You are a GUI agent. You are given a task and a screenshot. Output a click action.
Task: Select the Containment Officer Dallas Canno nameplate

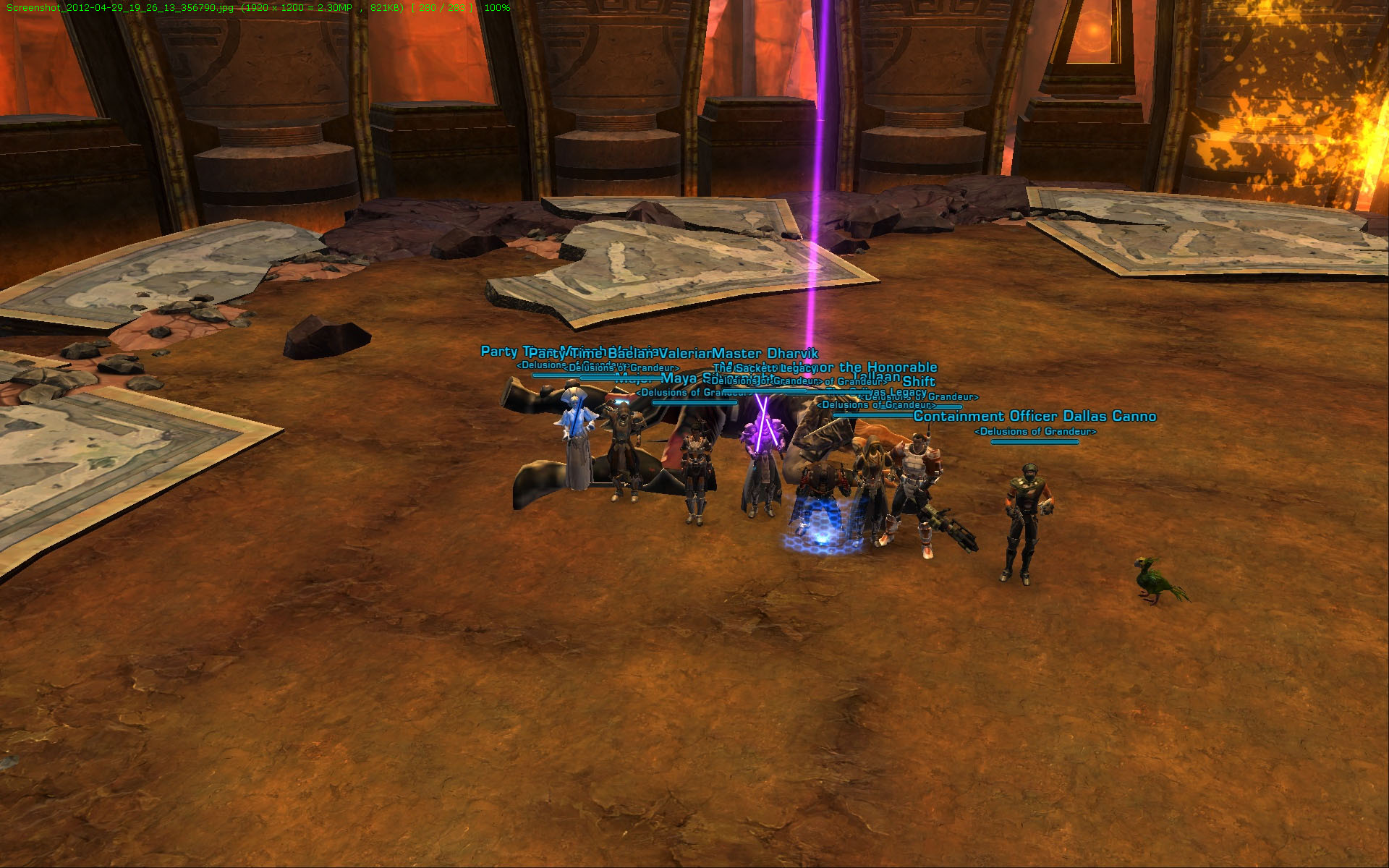(x=1035, y=417)
